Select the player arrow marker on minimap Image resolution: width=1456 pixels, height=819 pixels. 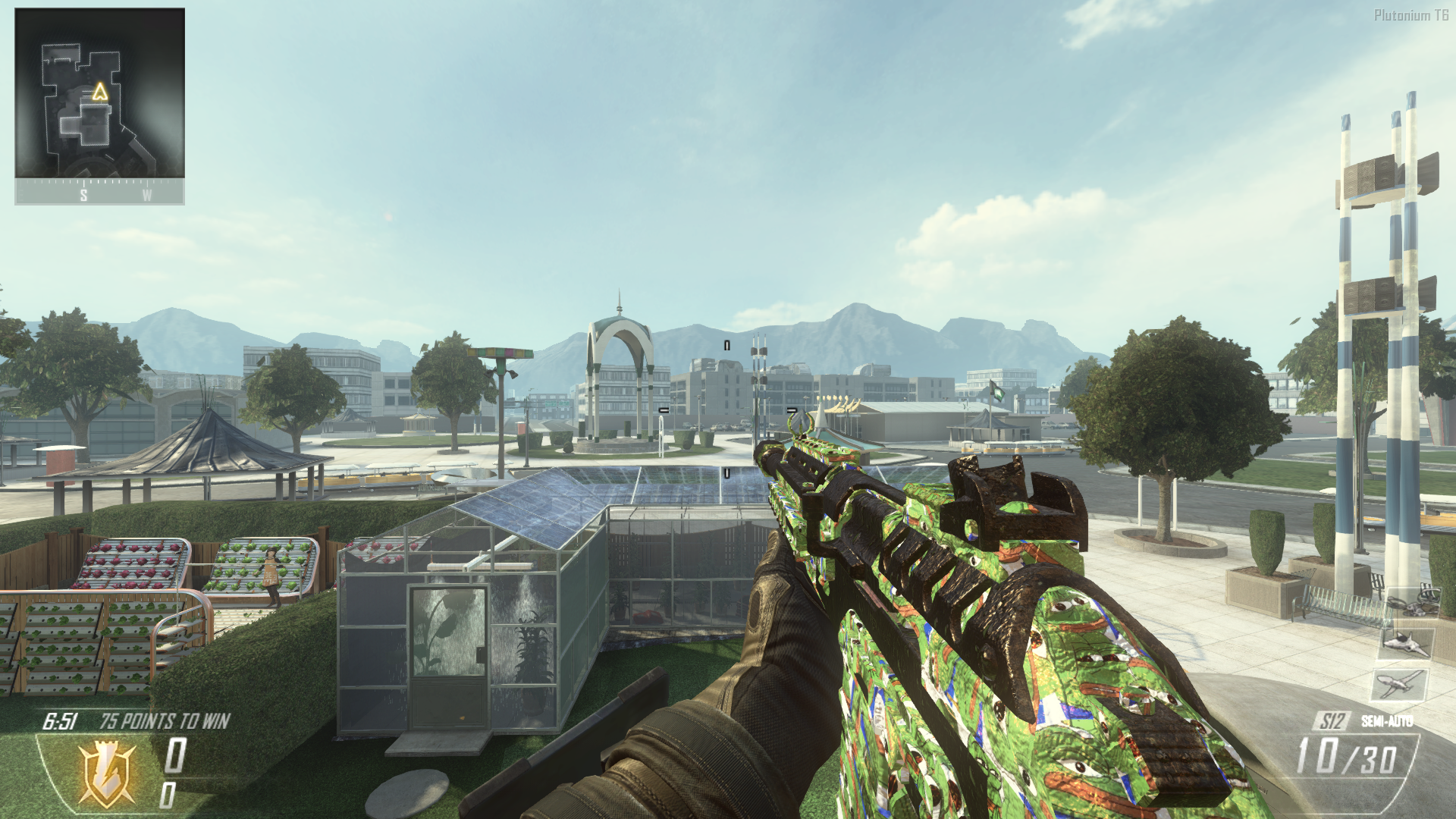[x=100, y=93]
